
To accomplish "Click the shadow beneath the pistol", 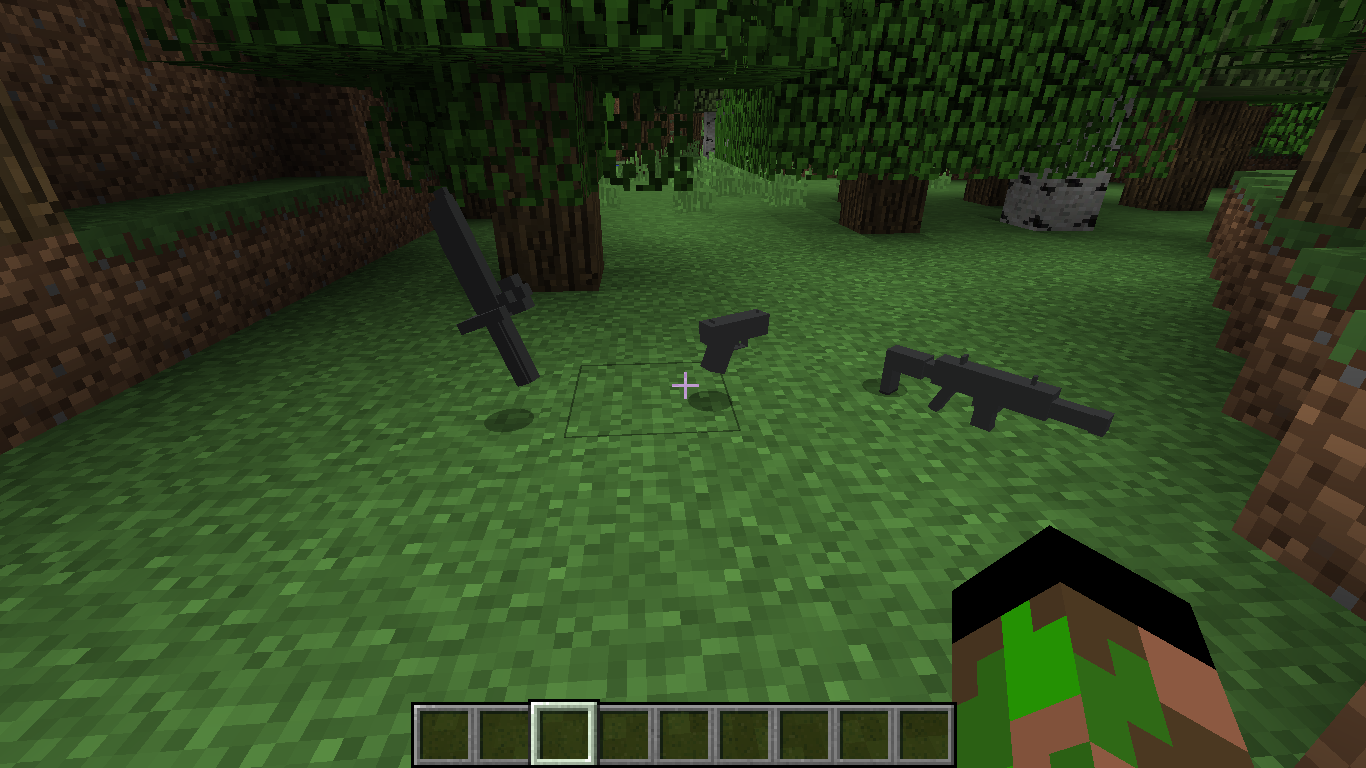I will [710, 400].
